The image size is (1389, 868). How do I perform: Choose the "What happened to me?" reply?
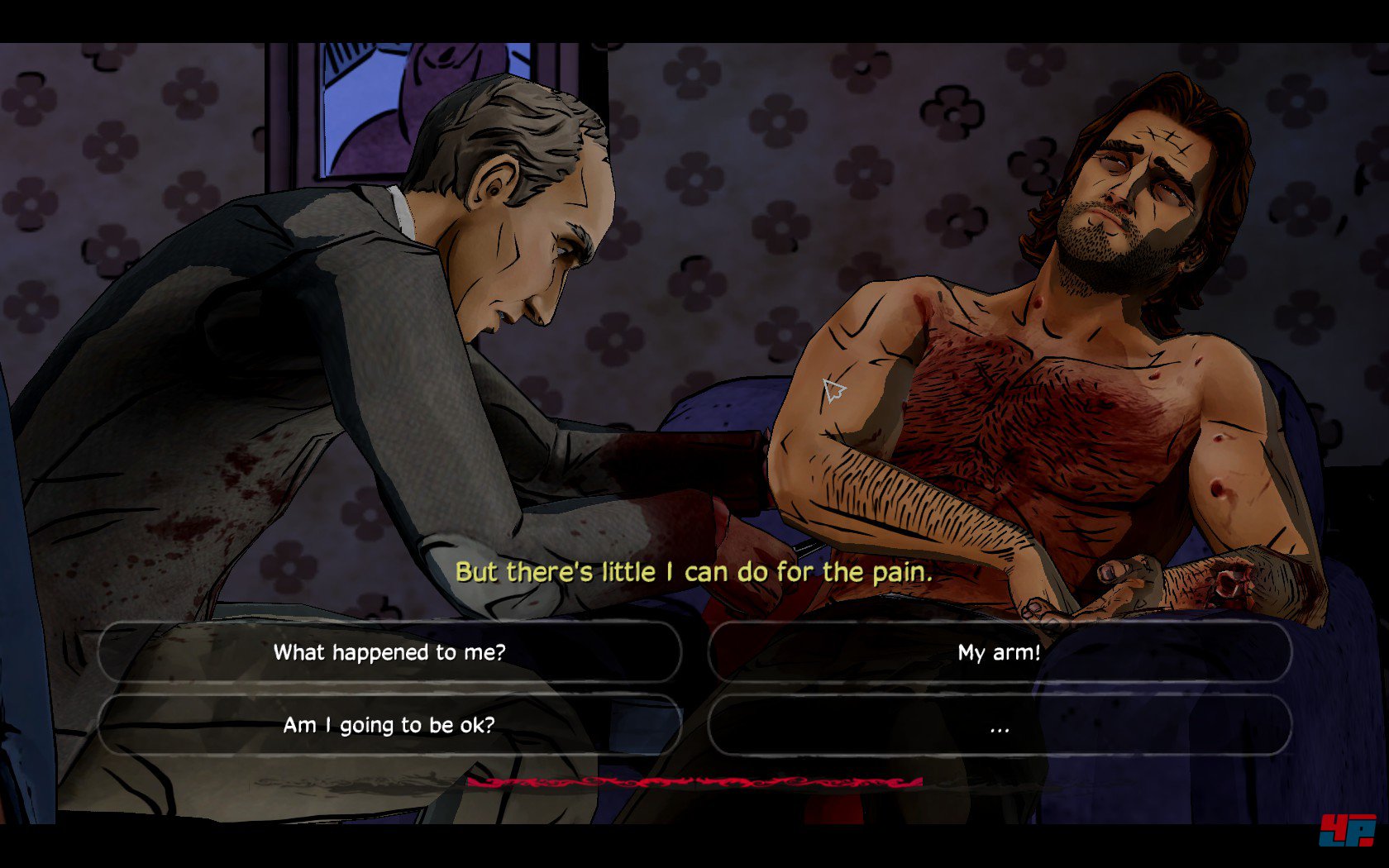[x=389, y=652]
